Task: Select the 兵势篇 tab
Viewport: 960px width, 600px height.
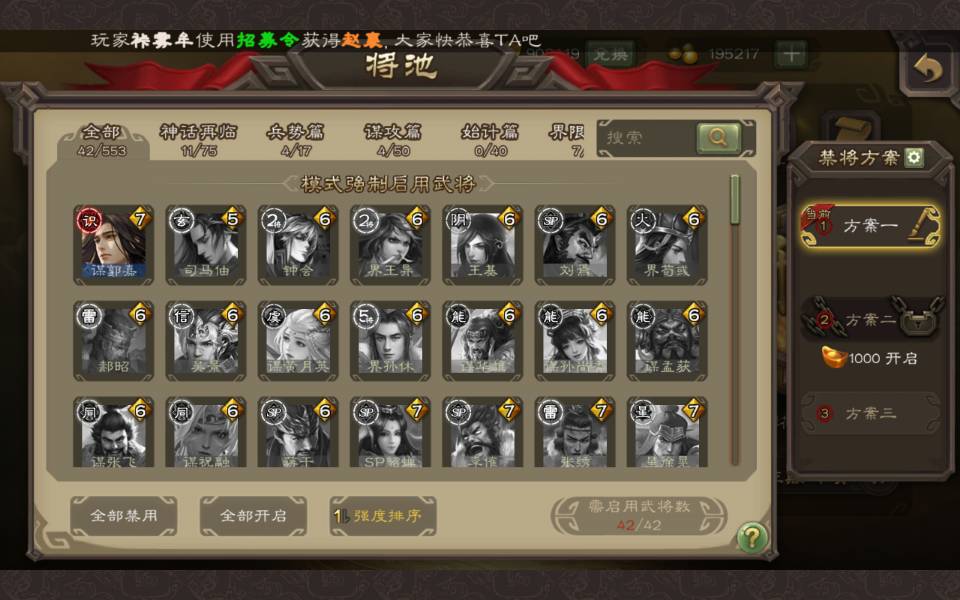Action: click(x=295, y=139)
